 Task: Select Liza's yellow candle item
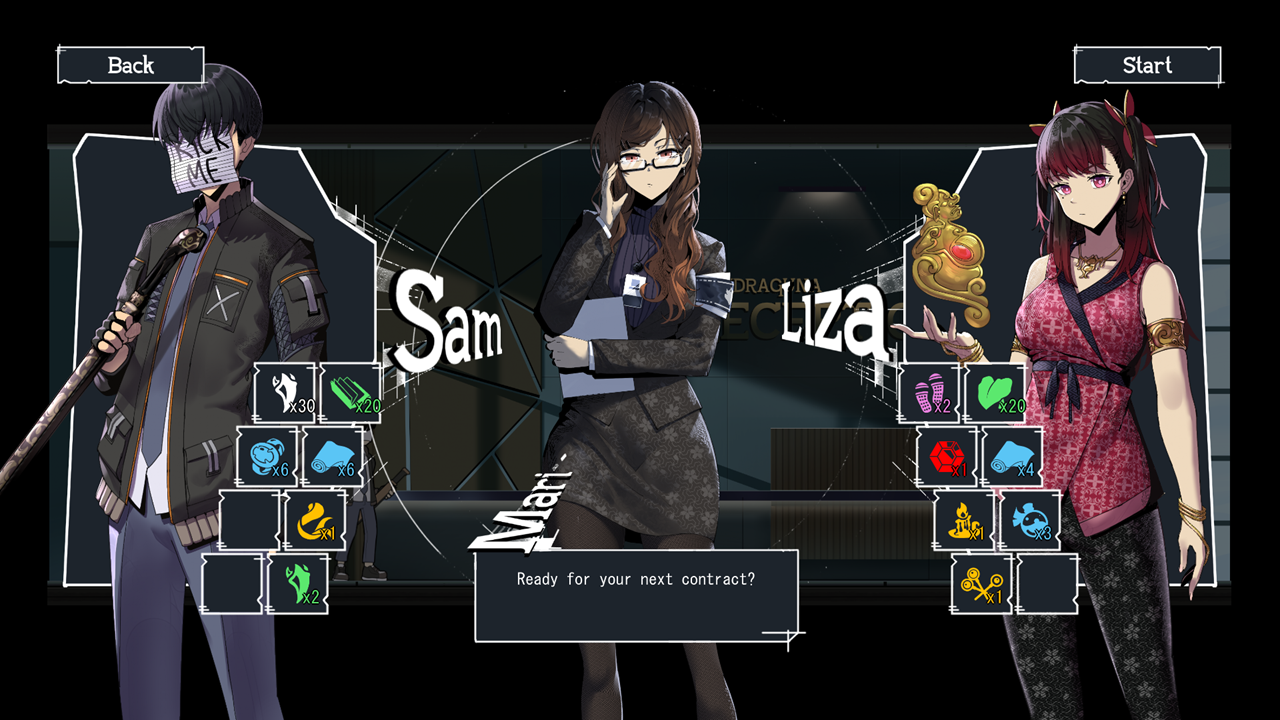pyautogui.click(x=965, y=520)
